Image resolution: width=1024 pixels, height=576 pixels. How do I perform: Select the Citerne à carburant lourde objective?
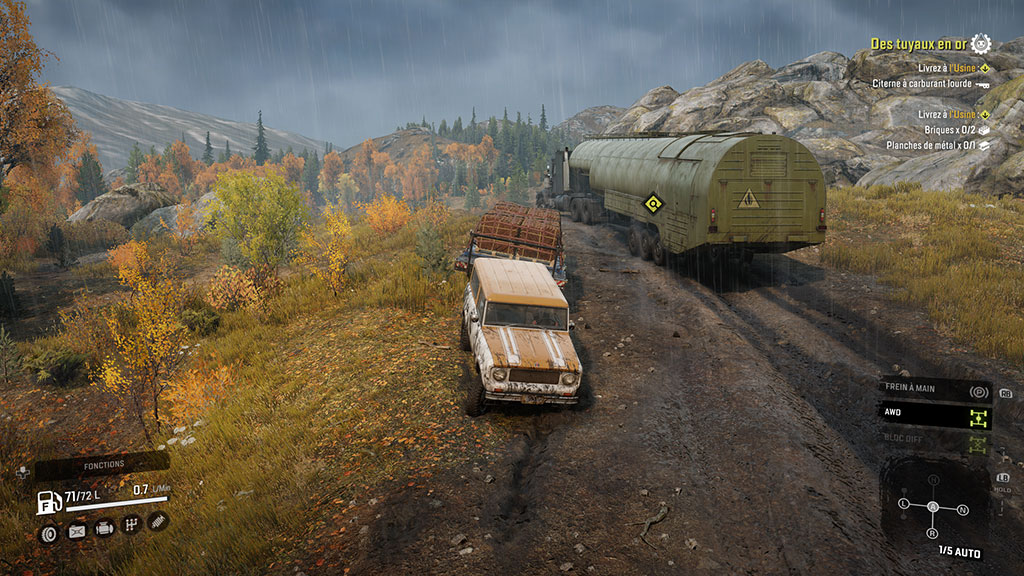pos(923,84)
